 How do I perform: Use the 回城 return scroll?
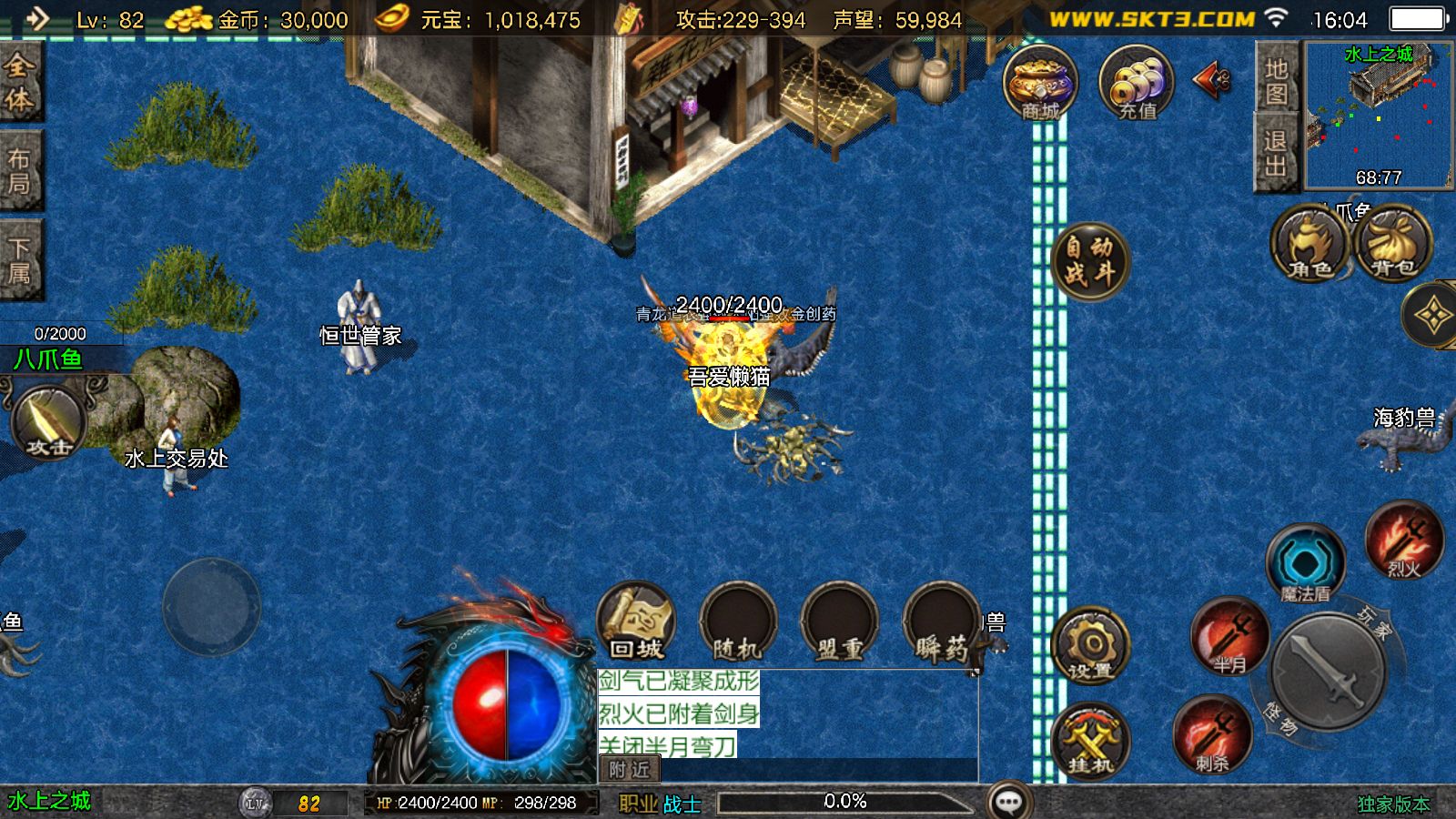636,622
